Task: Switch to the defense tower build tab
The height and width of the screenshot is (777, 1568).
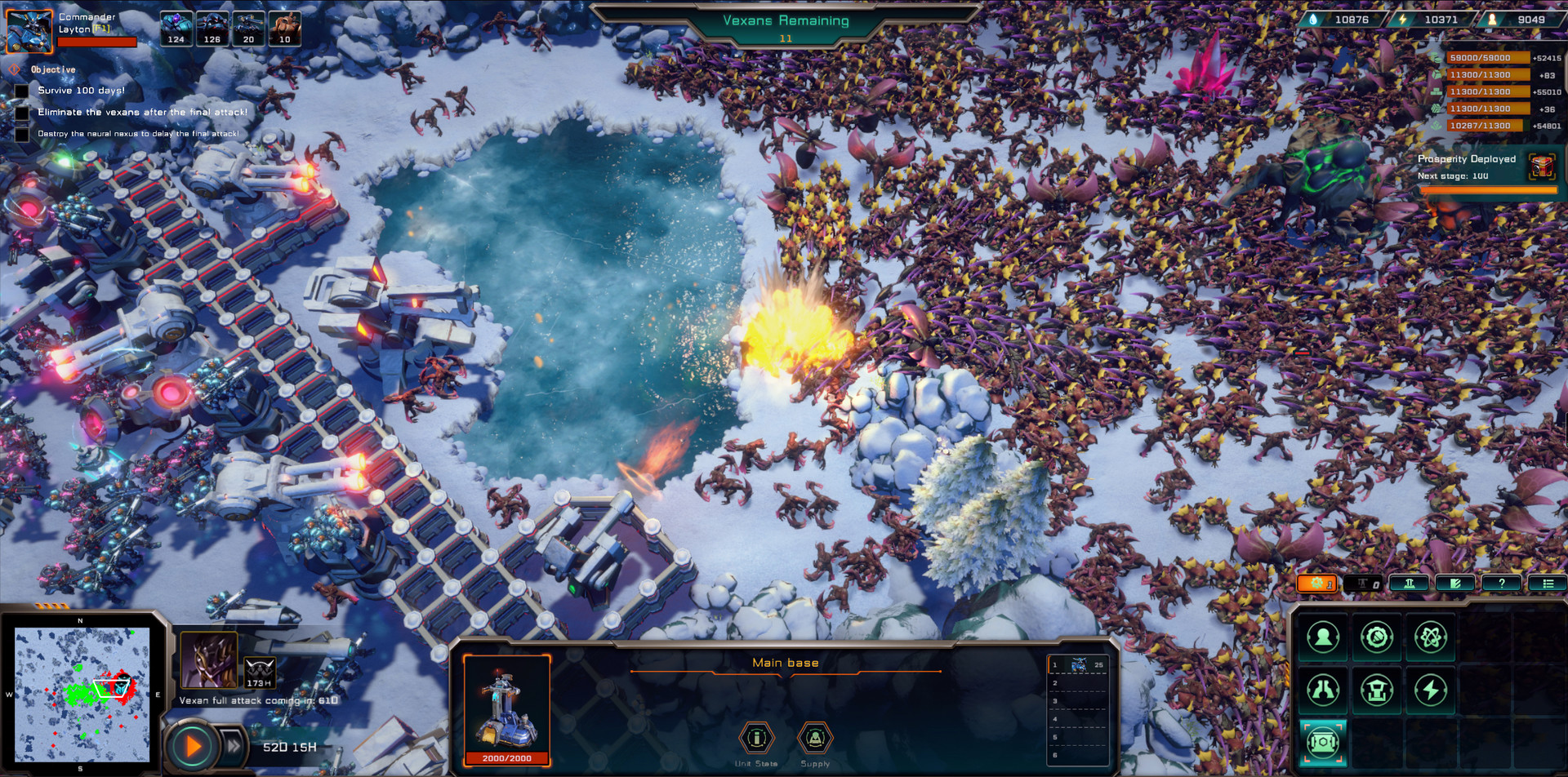Action: click(1410, 583)
